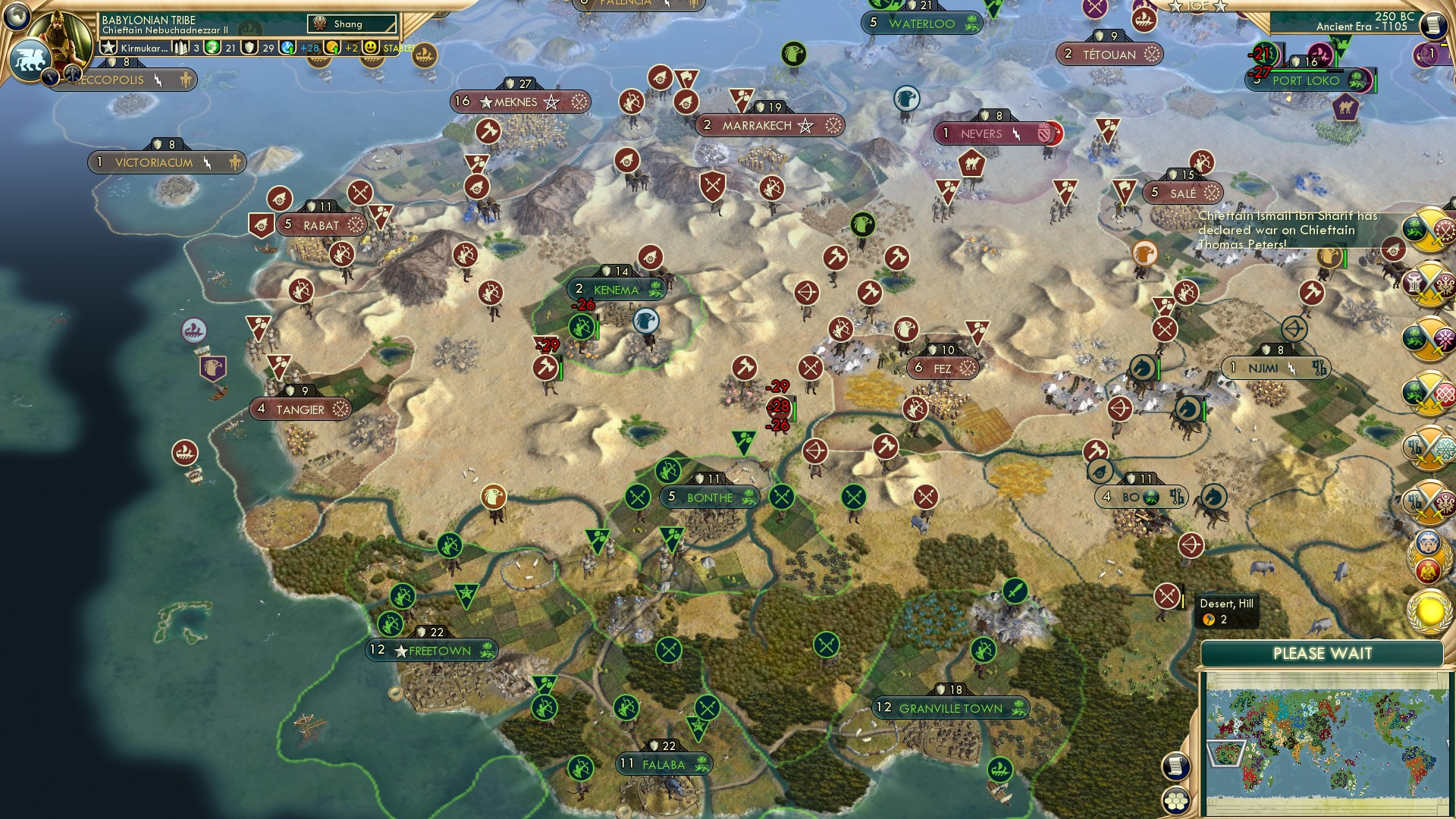
Task: Click the happiness smiley face icon
Action: click(x=370, y=49)
